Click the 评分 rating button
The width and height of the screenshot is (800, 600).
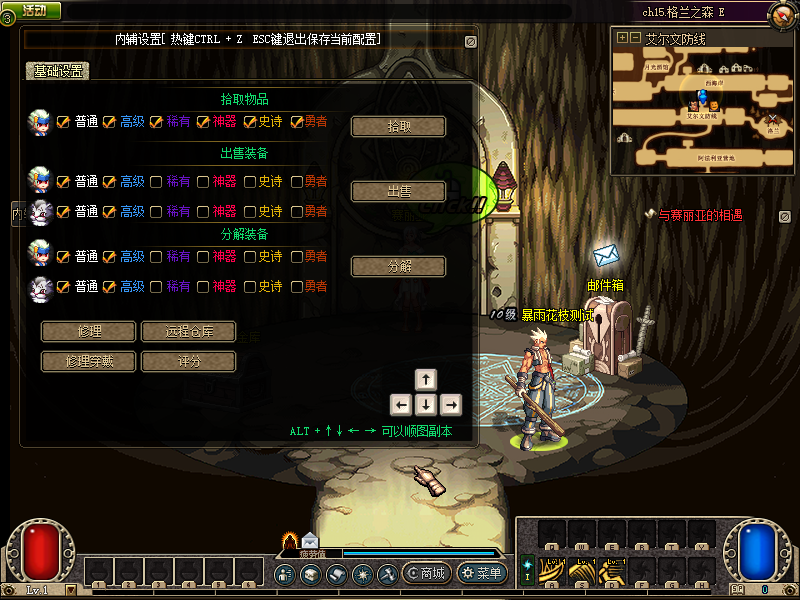pos(188,361)
